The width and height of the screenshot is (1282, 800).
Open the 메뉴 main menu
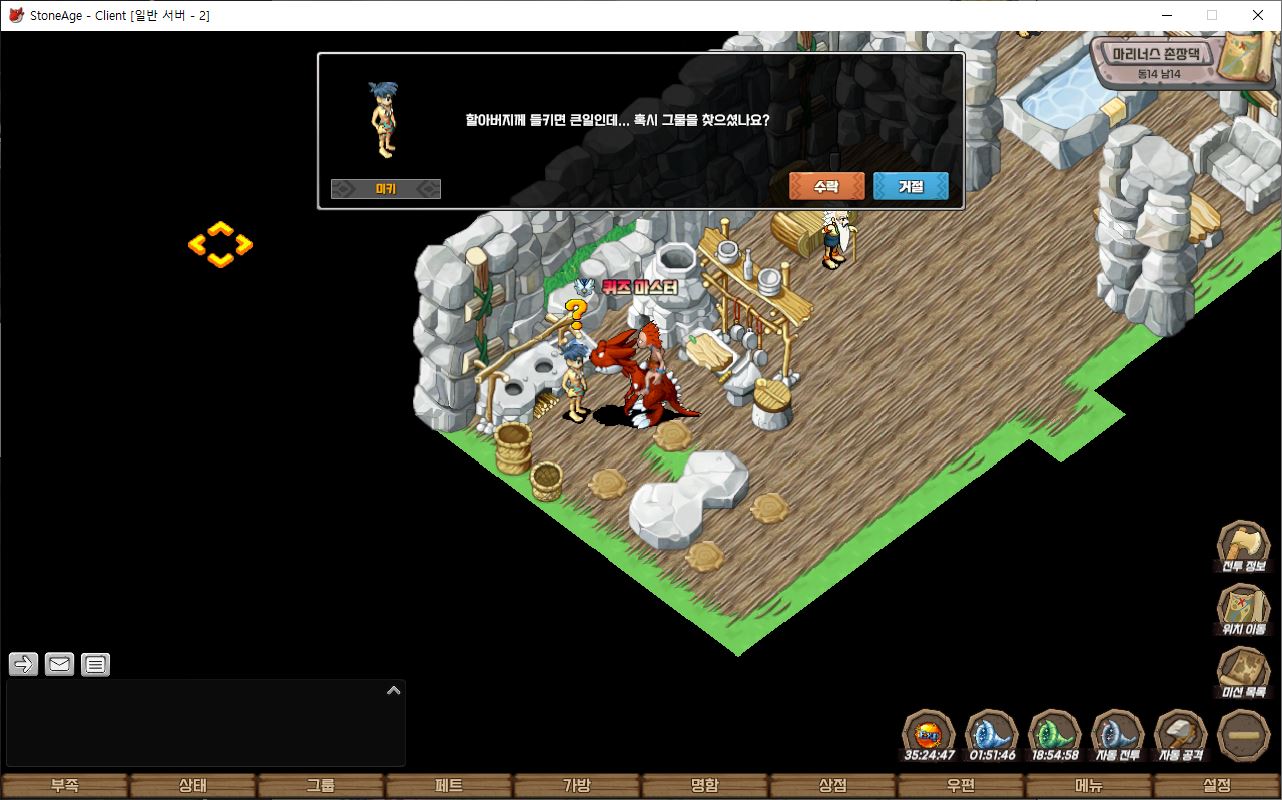(1089, 786)
